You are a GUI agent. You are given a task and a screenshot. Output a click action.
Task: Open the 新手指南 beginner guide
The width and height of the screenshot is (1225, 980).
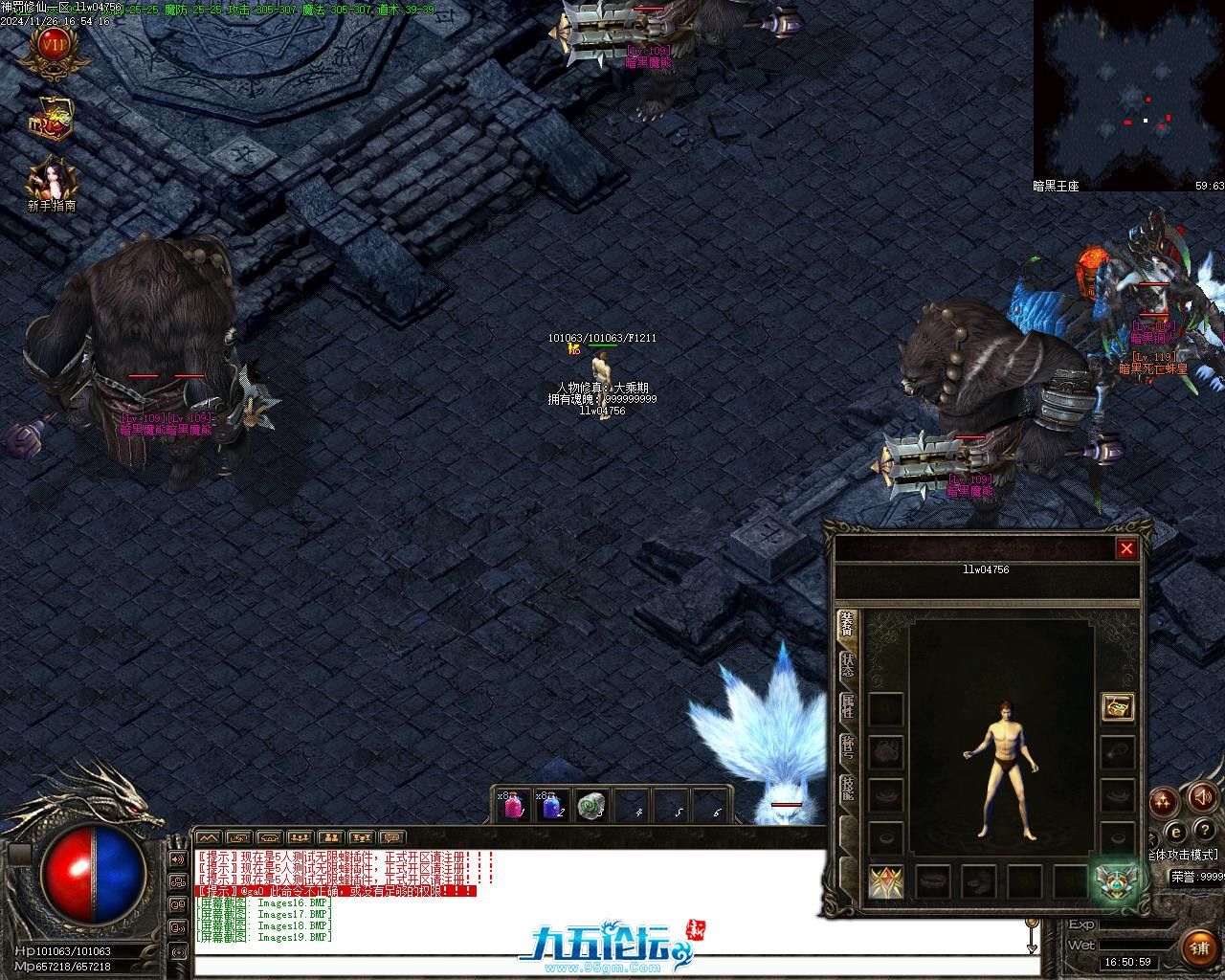pyautogui.click(x=52, y=182)
